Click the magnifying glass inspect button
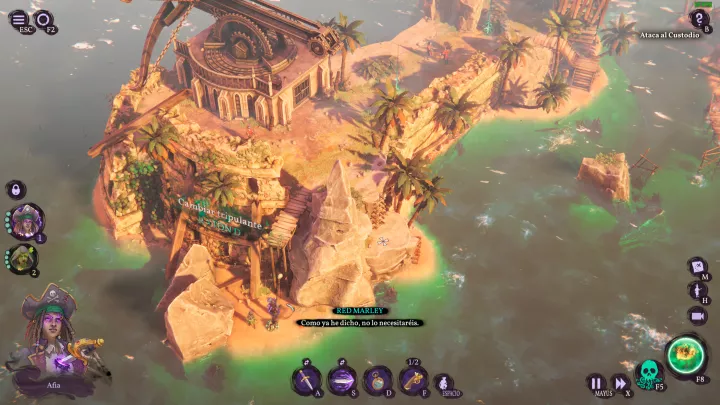The height and width of the screenshot is (405, 720). coord(43,18)
